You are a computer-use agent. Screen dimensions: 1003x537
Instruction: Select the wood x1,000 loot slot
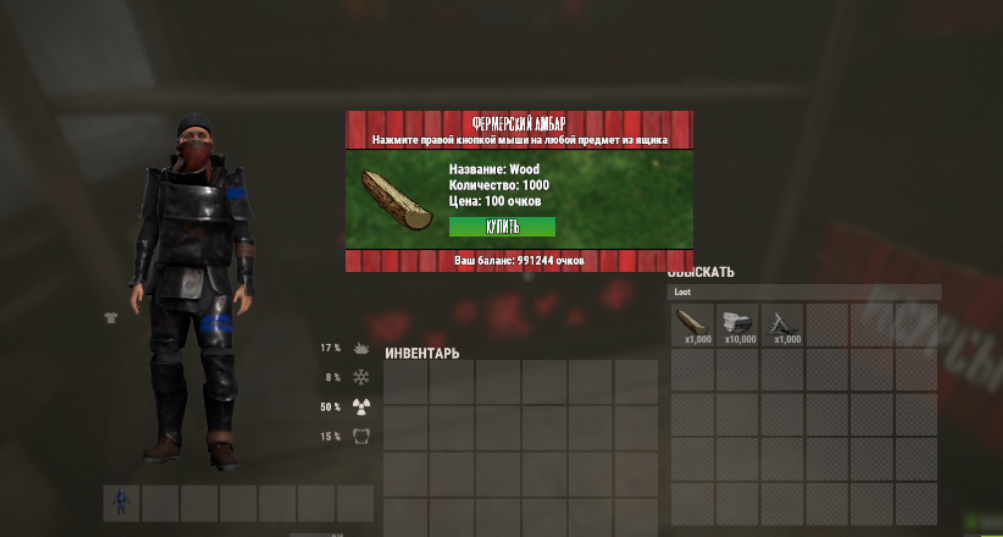click(692, 325)
